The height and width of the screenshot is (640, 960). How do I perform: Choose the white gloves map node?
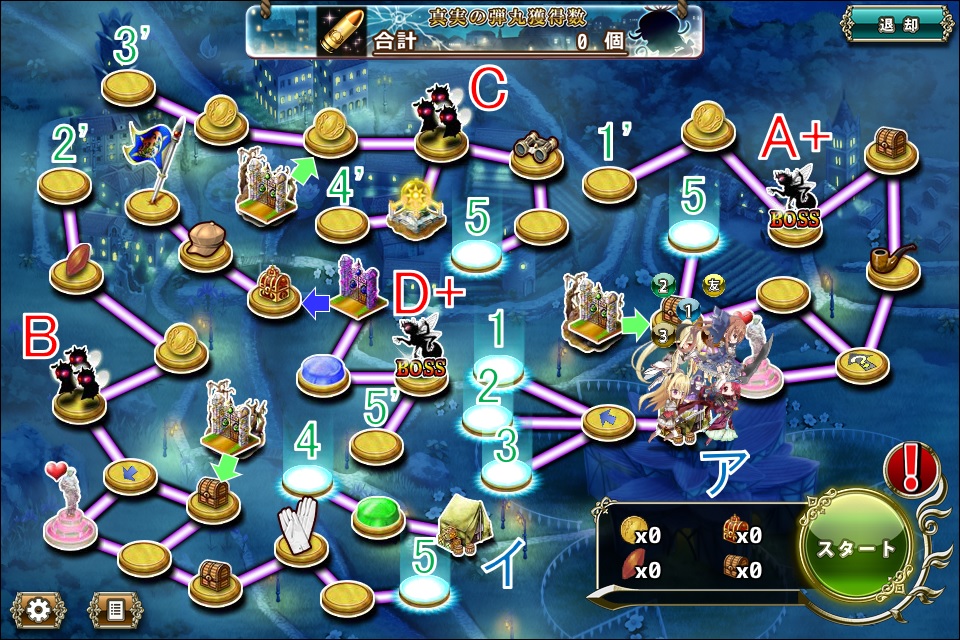tap(302, 530)
